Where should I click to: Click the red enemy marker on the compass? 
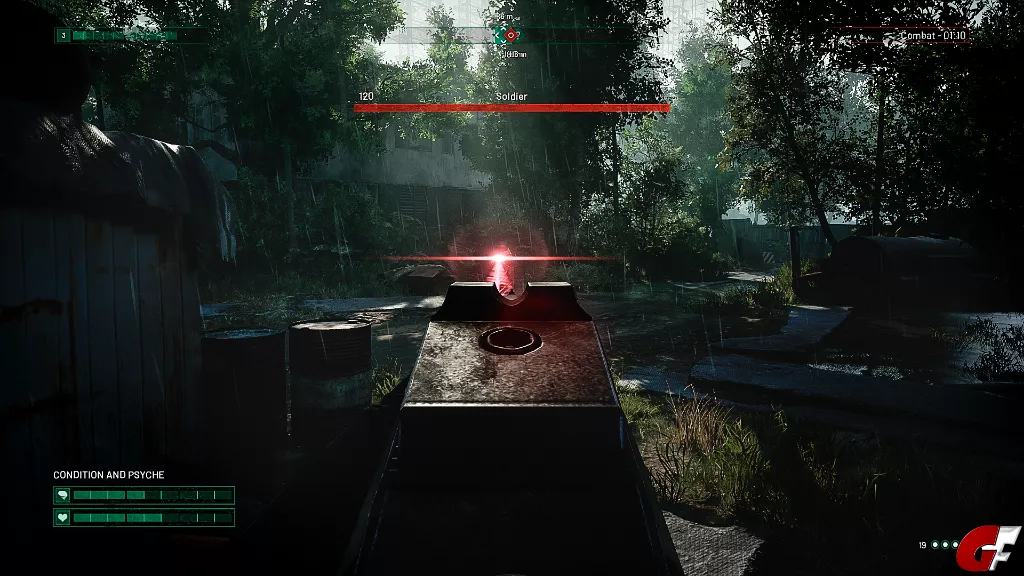tap(512, 35)
